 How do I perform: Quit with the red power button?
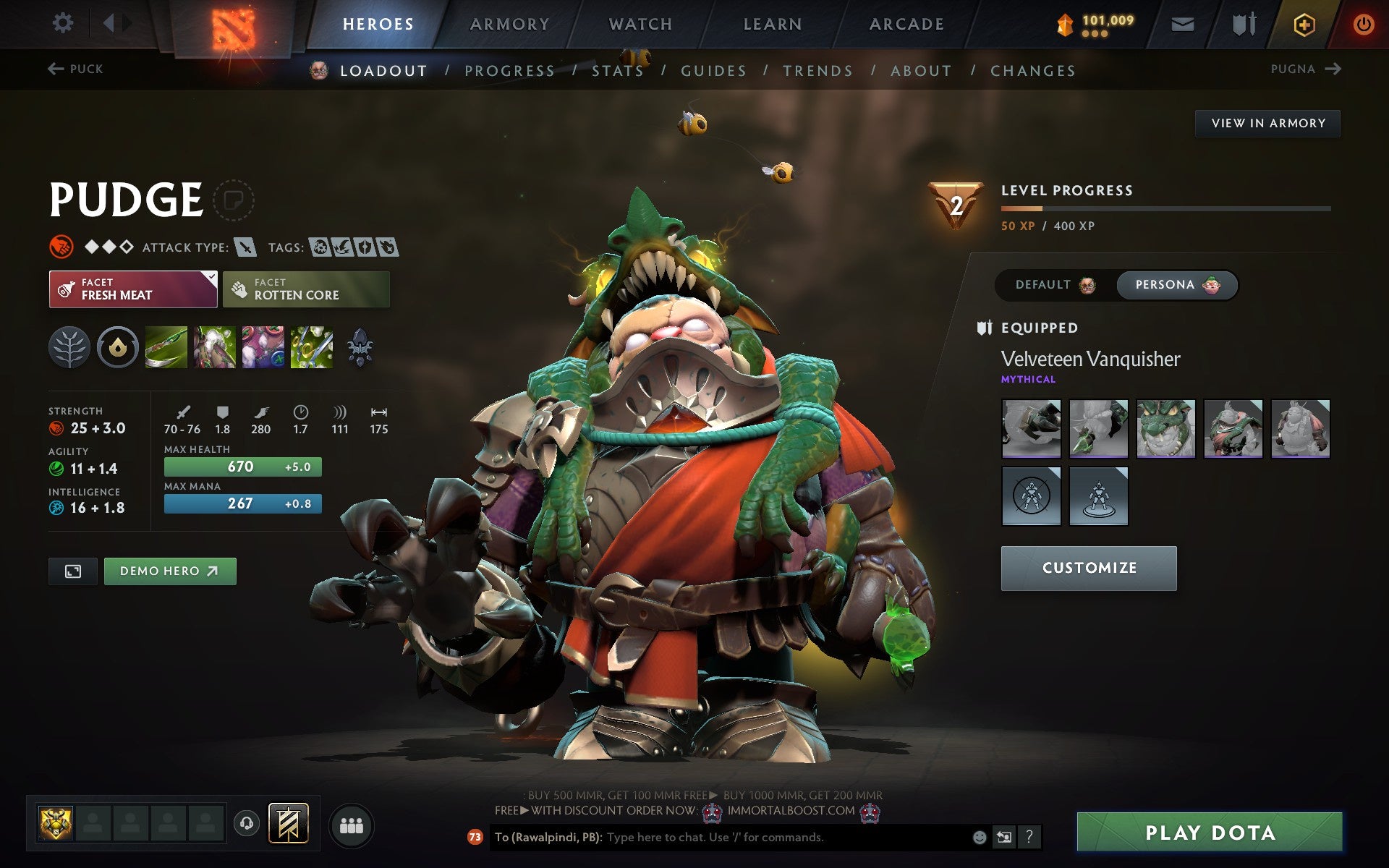pos(1363,25)
